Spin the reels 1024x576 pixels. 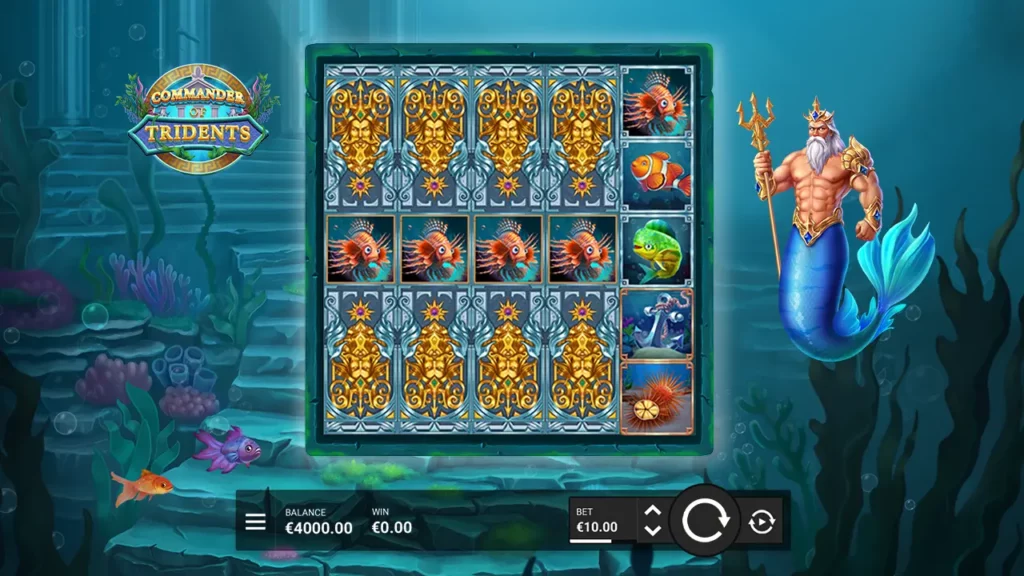tap(706, 521)
